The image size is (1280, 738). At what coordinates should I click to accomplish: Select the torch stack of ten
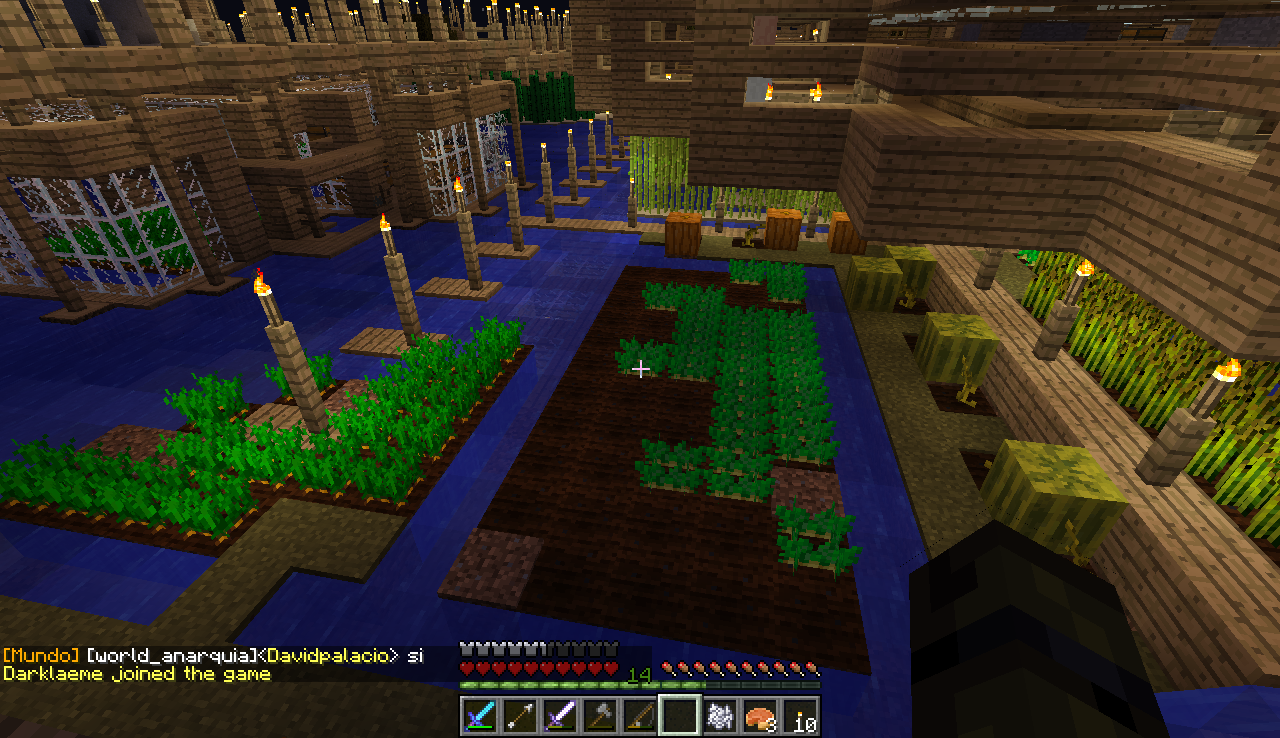[799, 716]
